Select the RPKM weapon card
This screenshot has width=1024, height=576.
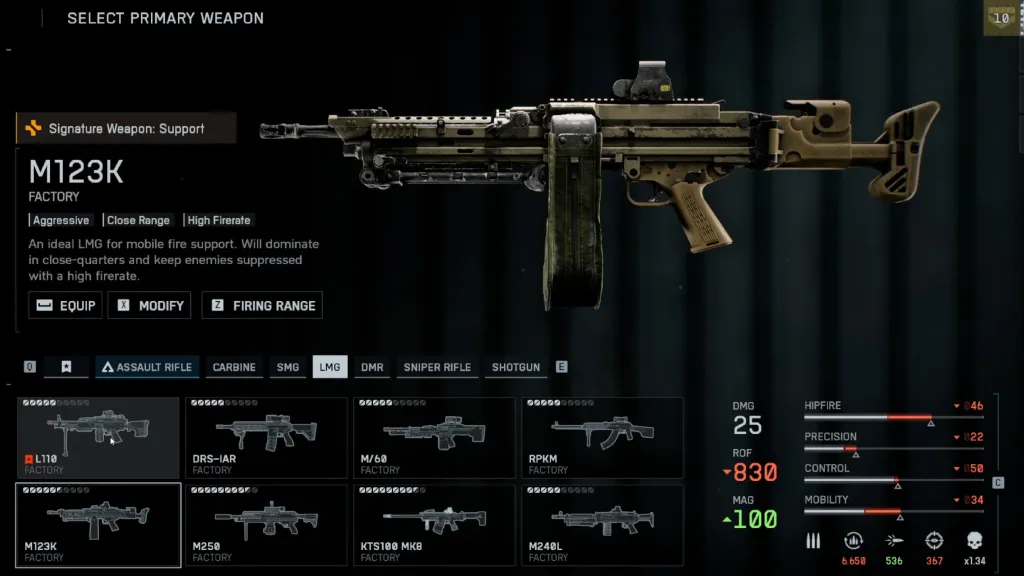(602, 437)
